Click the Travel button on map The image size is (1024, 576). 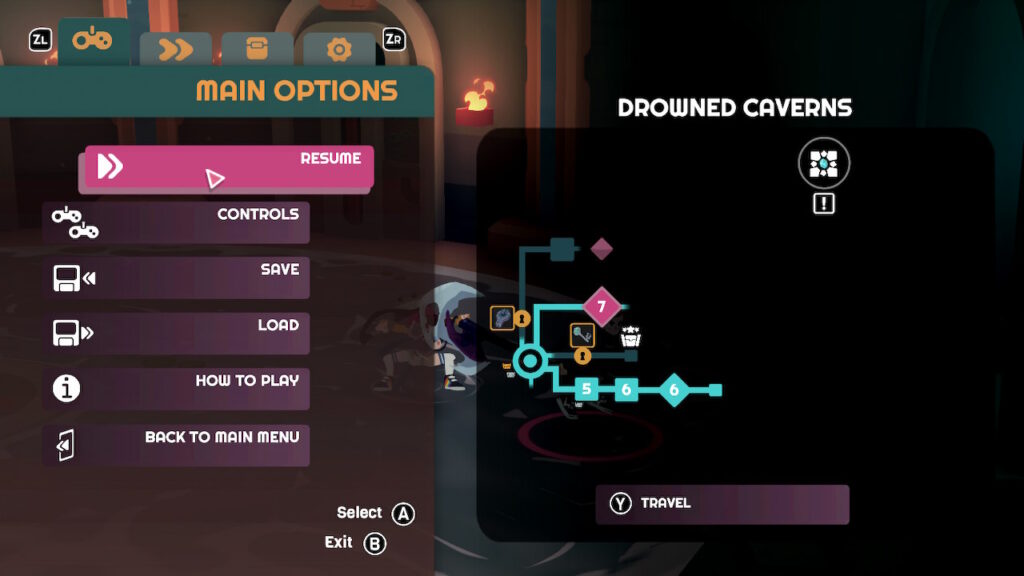[x=722, y=504]
